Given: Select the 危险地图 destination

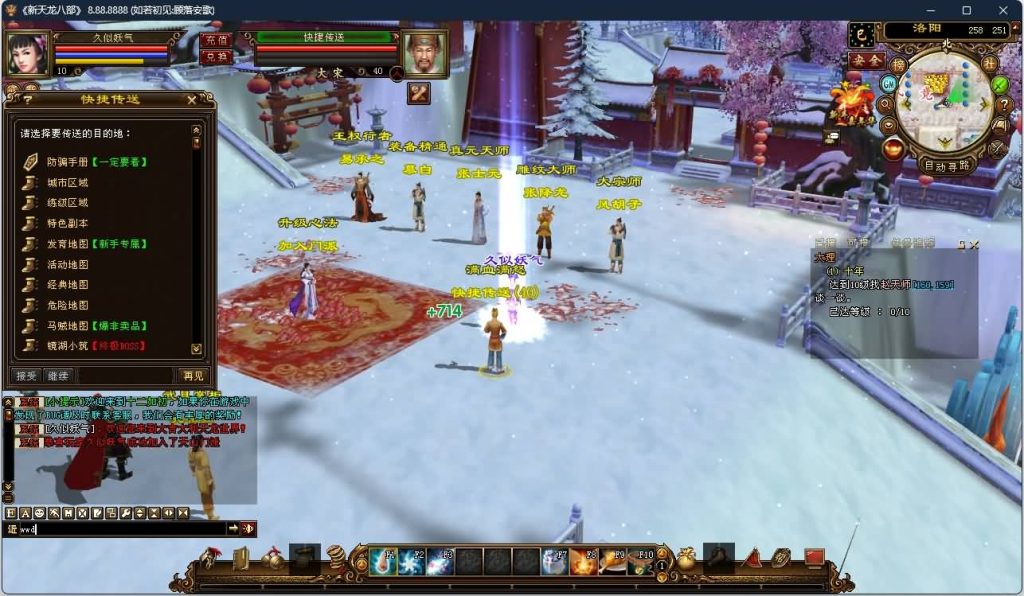Looking at the screenshot, I should (x=68, y=305).
